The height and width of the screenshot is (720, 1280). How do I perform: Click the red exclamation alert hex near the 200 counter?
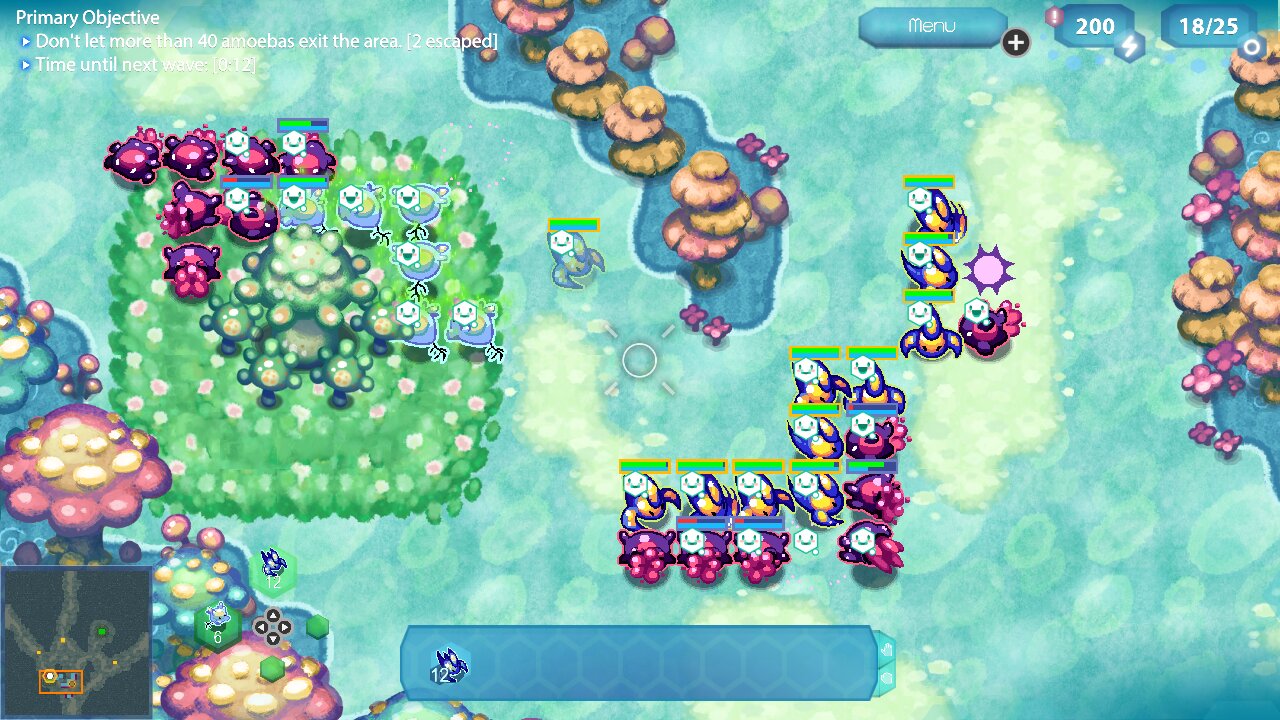[x=1054, y=16]
